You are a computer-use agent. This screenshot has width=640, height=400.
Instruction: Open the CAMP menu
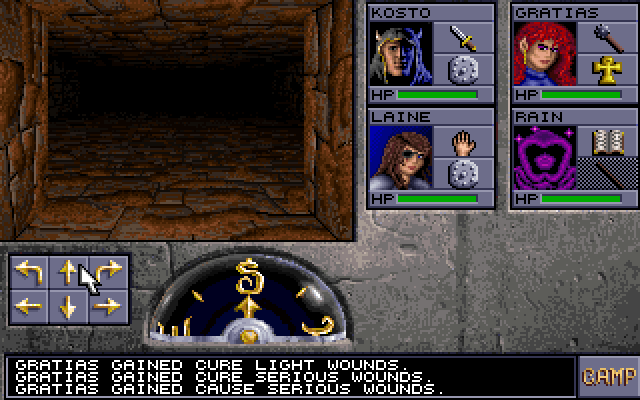608,376
